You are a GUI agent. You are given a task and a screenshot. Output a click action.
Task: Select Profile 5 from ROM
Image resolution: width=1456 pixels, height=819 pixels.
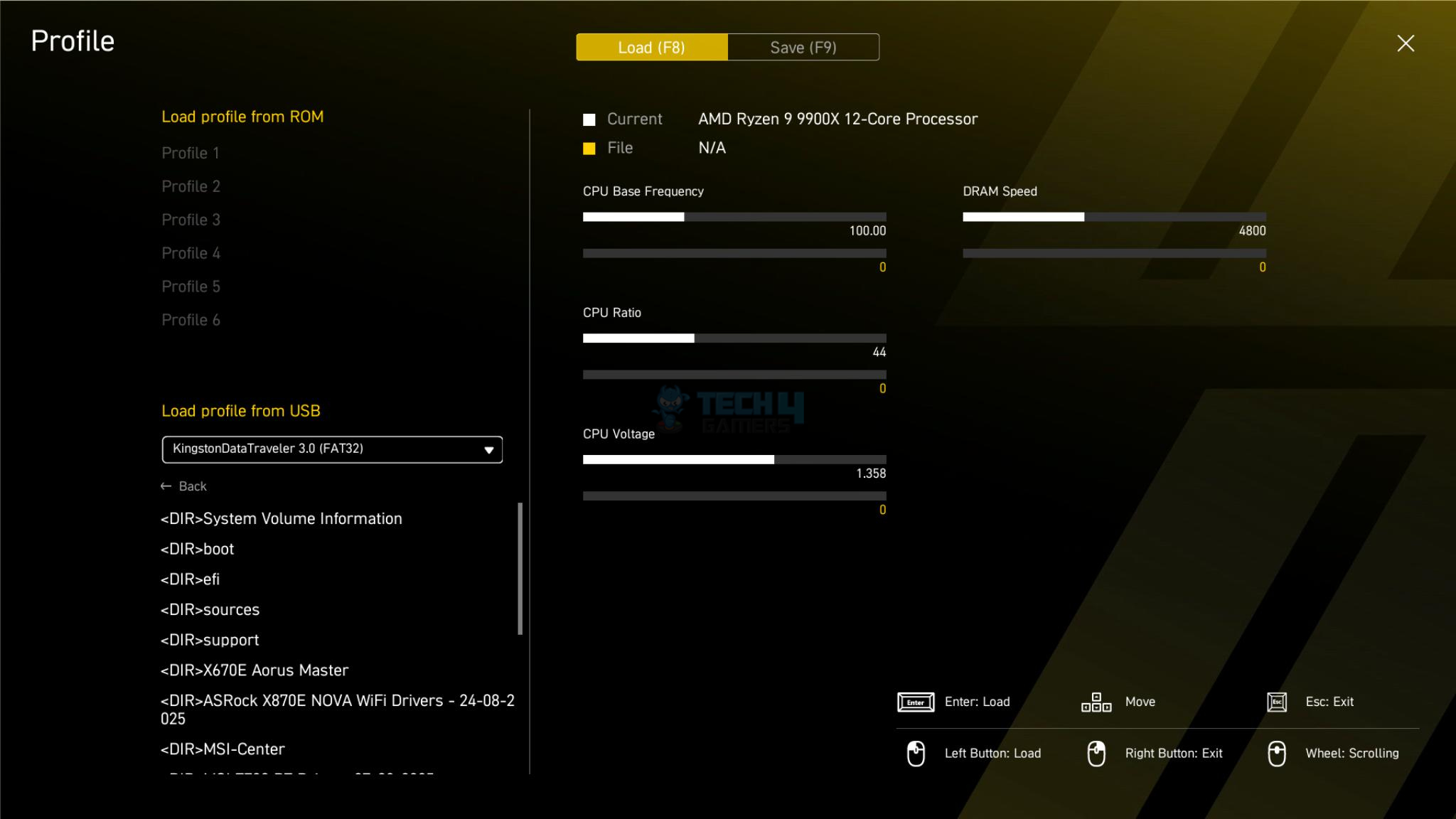191,287
